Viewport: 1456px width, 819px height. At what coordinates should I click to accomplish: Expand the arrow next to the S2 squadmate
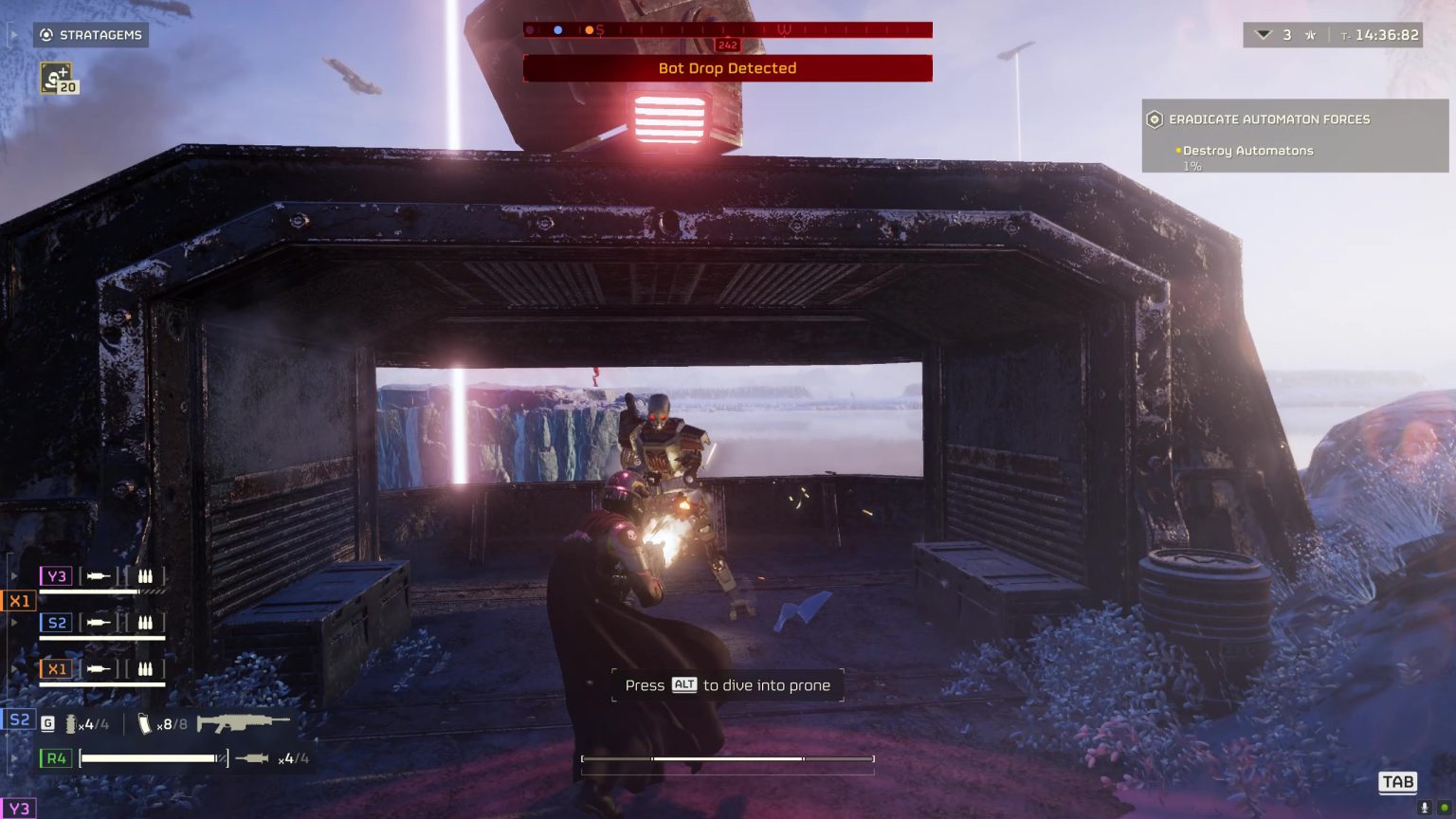coord(13,622)
